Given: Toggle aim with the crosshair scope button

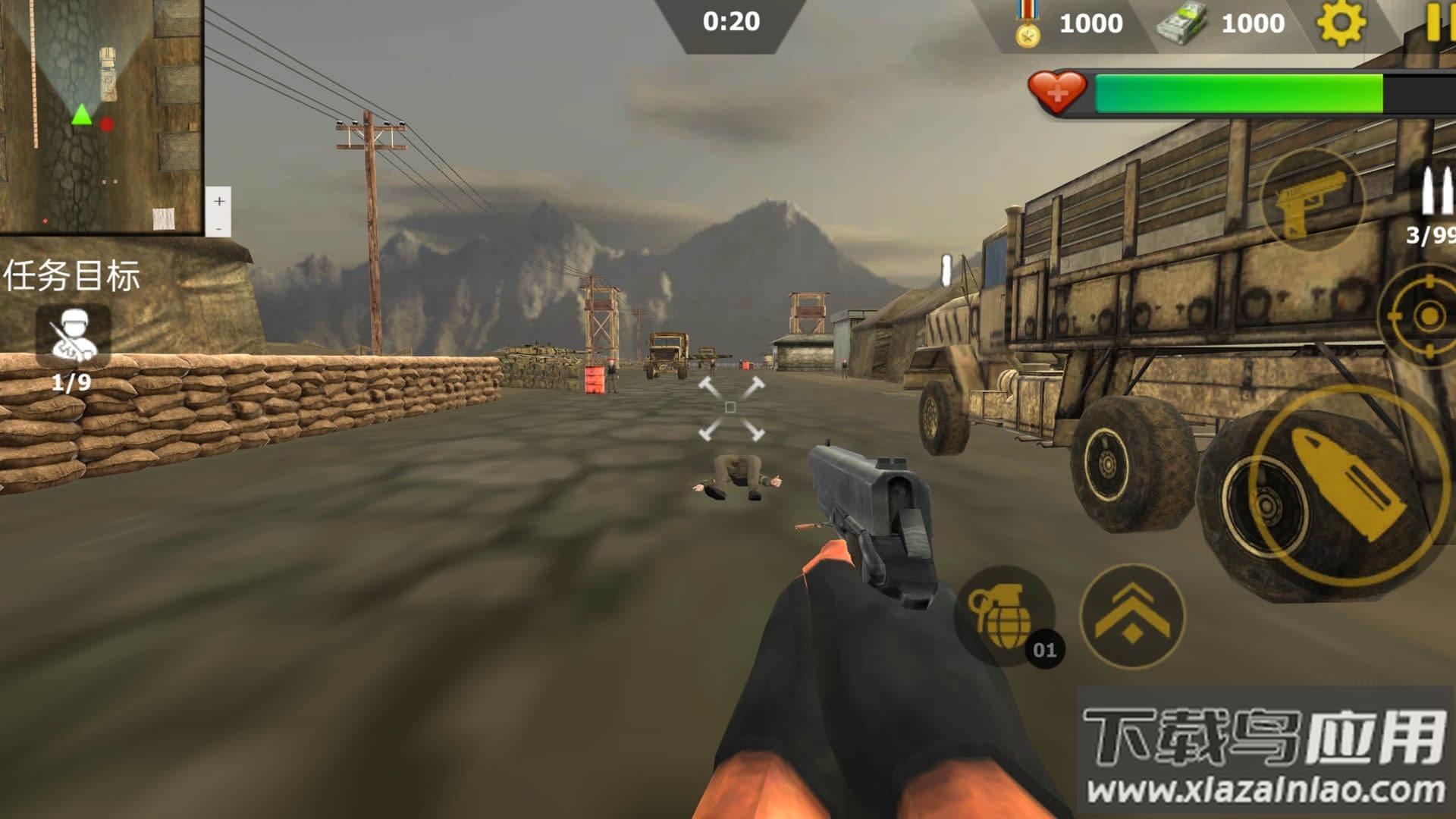Looking at the screenshot, I should 1426,315.
